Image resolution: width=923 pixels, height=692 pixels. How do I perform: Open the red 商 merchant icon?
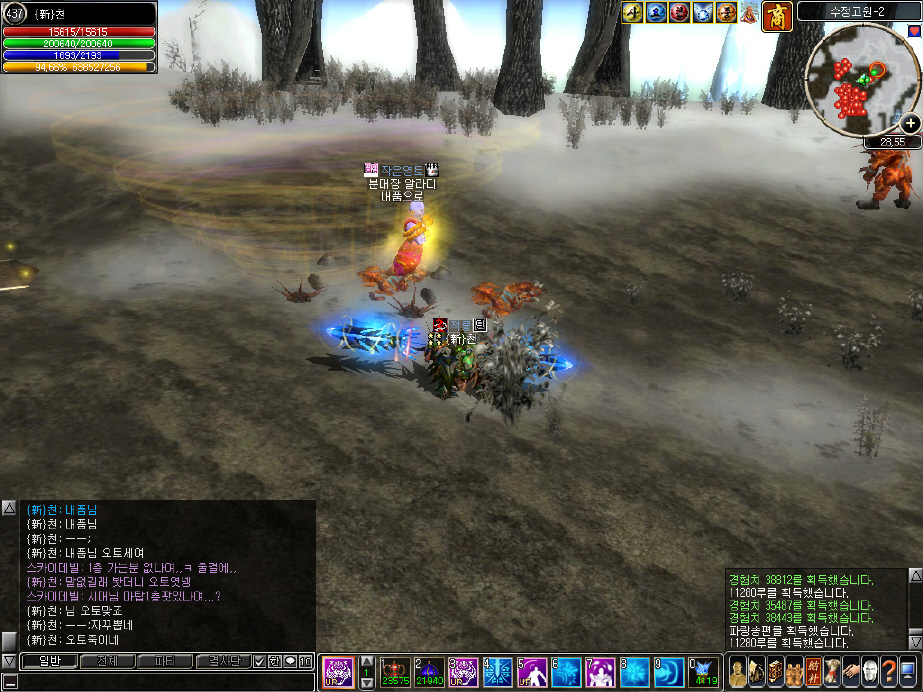[778, 15]
